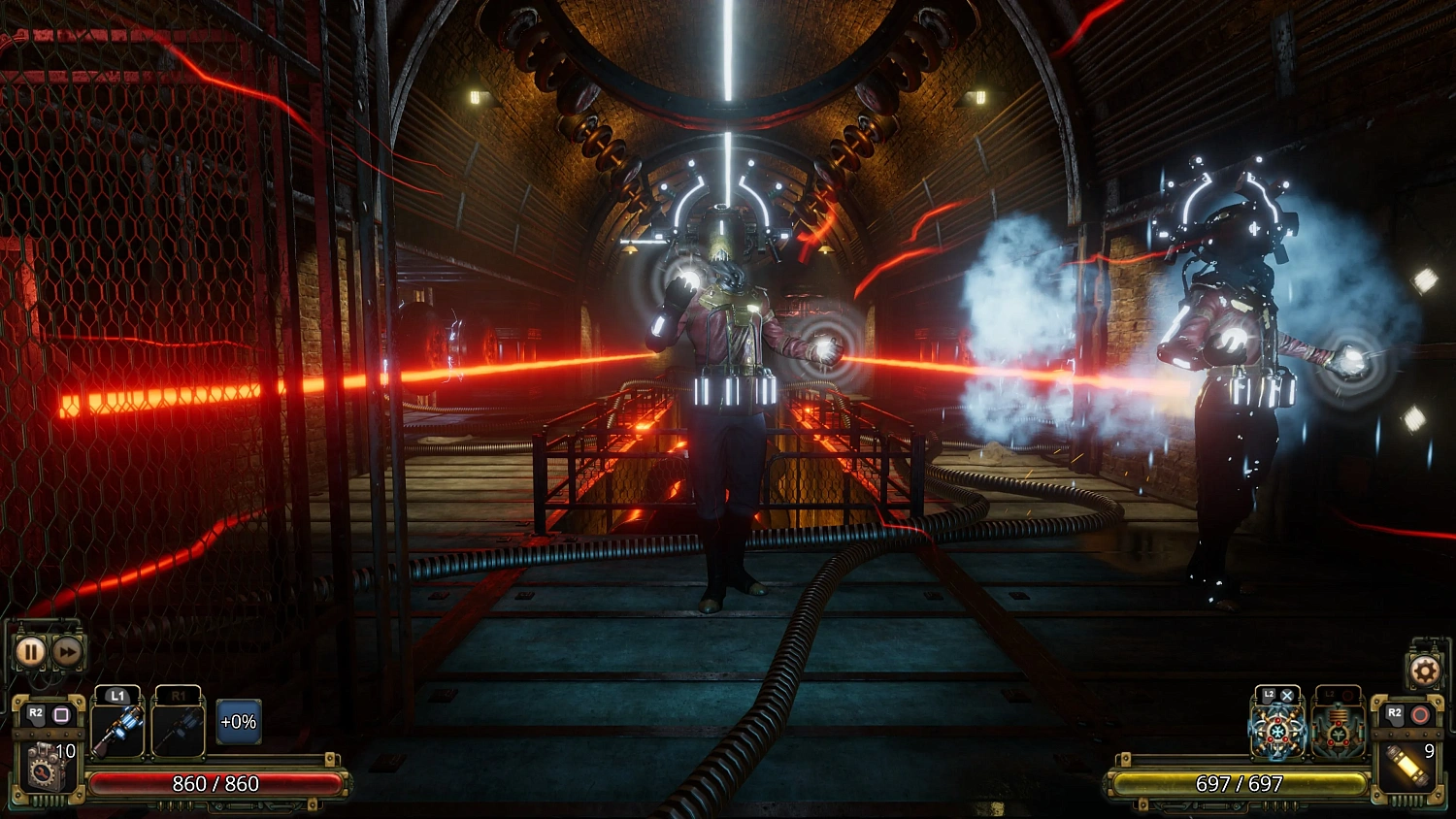1456x819 pixels.
Task: Click the square button prompt icon
Action: [63, 713]
